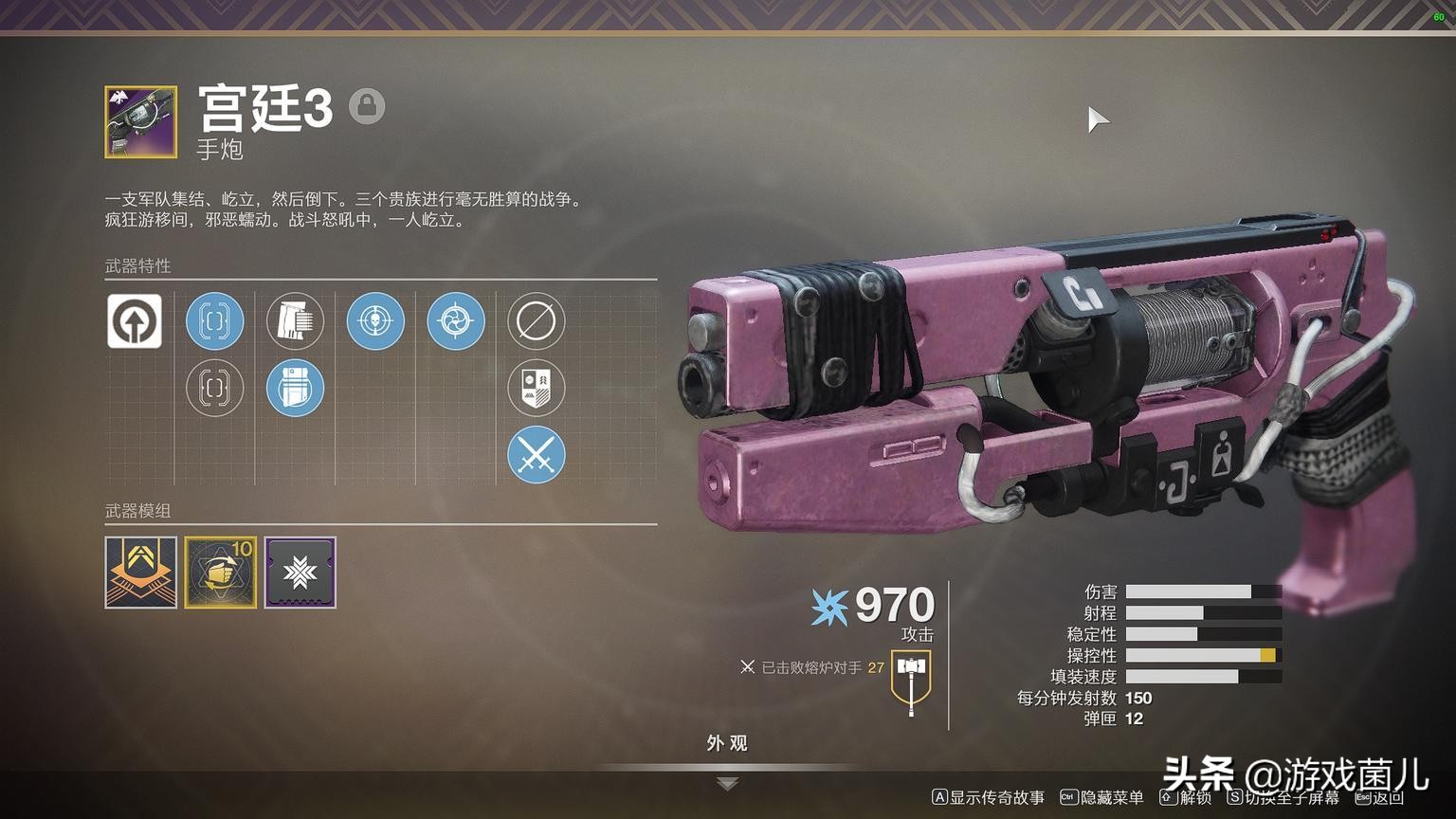Open the tier 10 masterwork slot
Viewport: 1456px width, 819px height.
point(221,573)
